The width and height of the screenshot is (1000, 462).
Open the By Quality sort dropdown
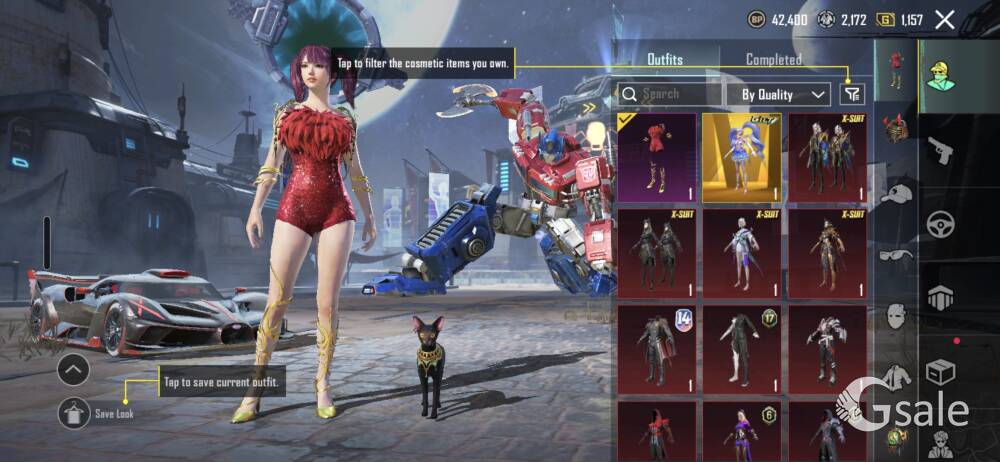click(x=784, y=94)
